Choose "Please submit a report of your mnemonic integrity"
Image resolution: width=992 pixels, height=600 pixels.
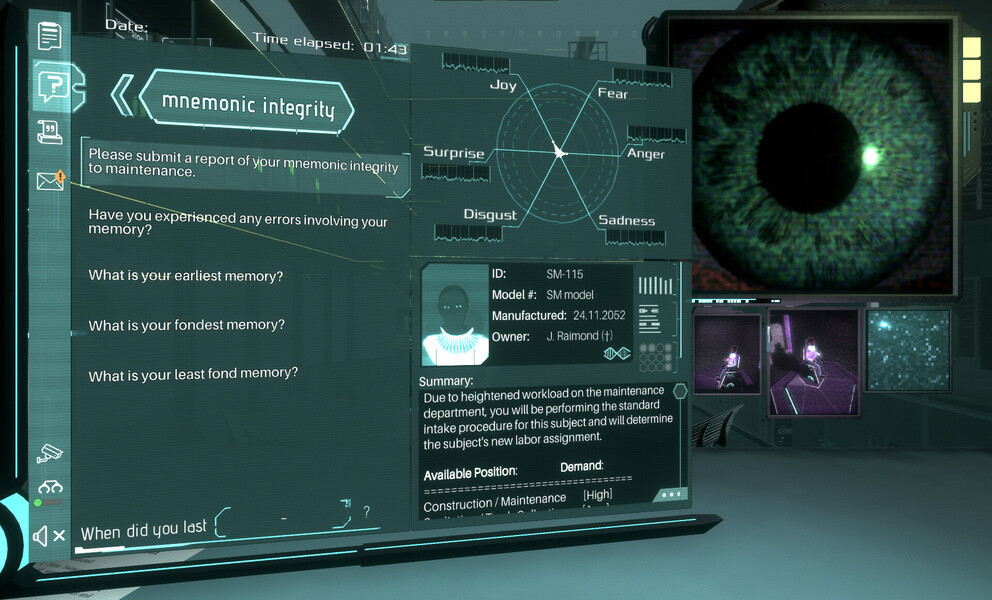coord(243,162)
